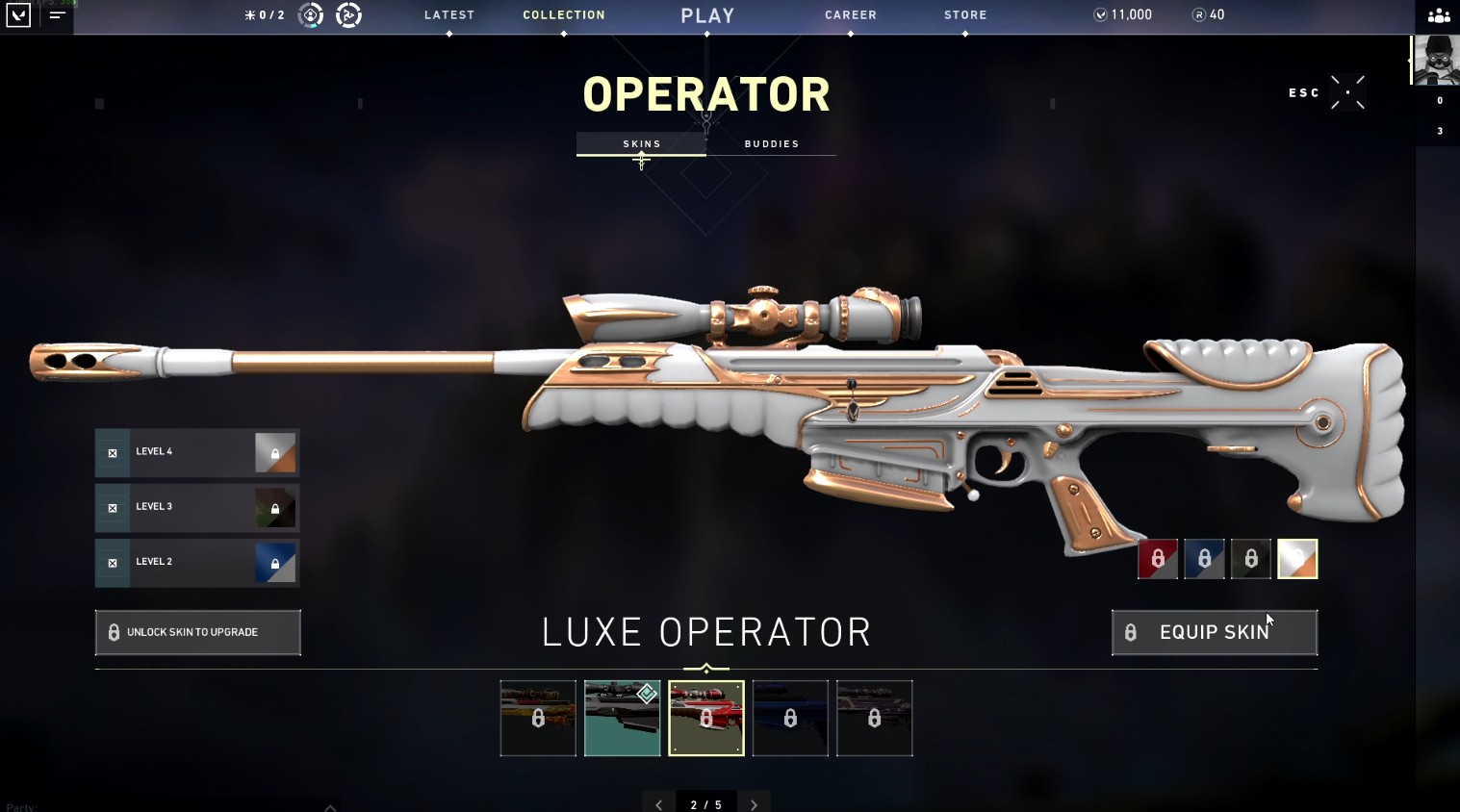Choose the white-gold variant swatch
The height and width of the screenshot is (812, 1460).
(1297, 559)
